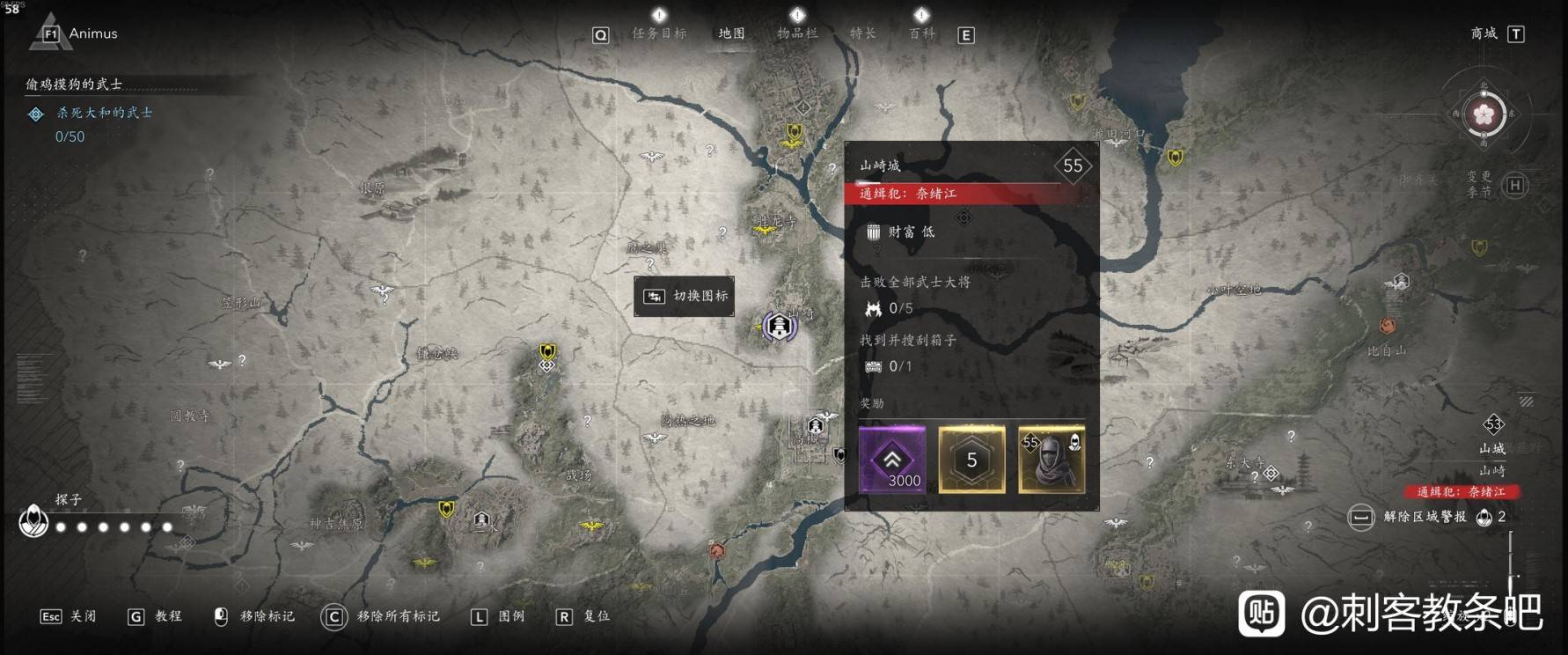The height and width of the screenshot is (655, 1568).
Task: Select the hooded figure reward tile
Action: click(1051, 459)
